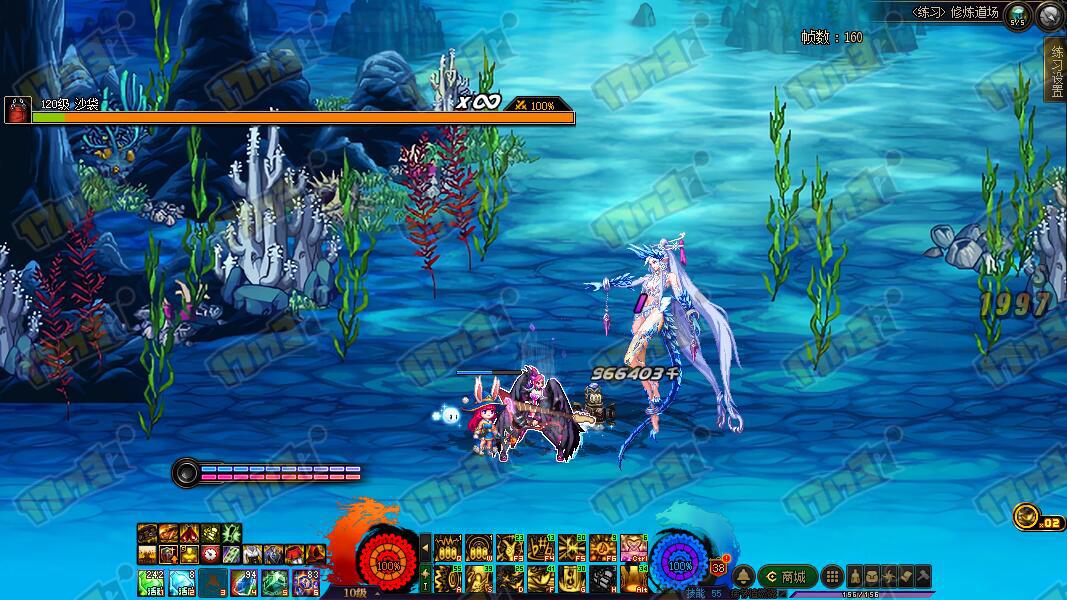Open the 练习设置 practice settings tab
The height and width of the screenshot is (600, 1067).
[x=1055, y=70]
